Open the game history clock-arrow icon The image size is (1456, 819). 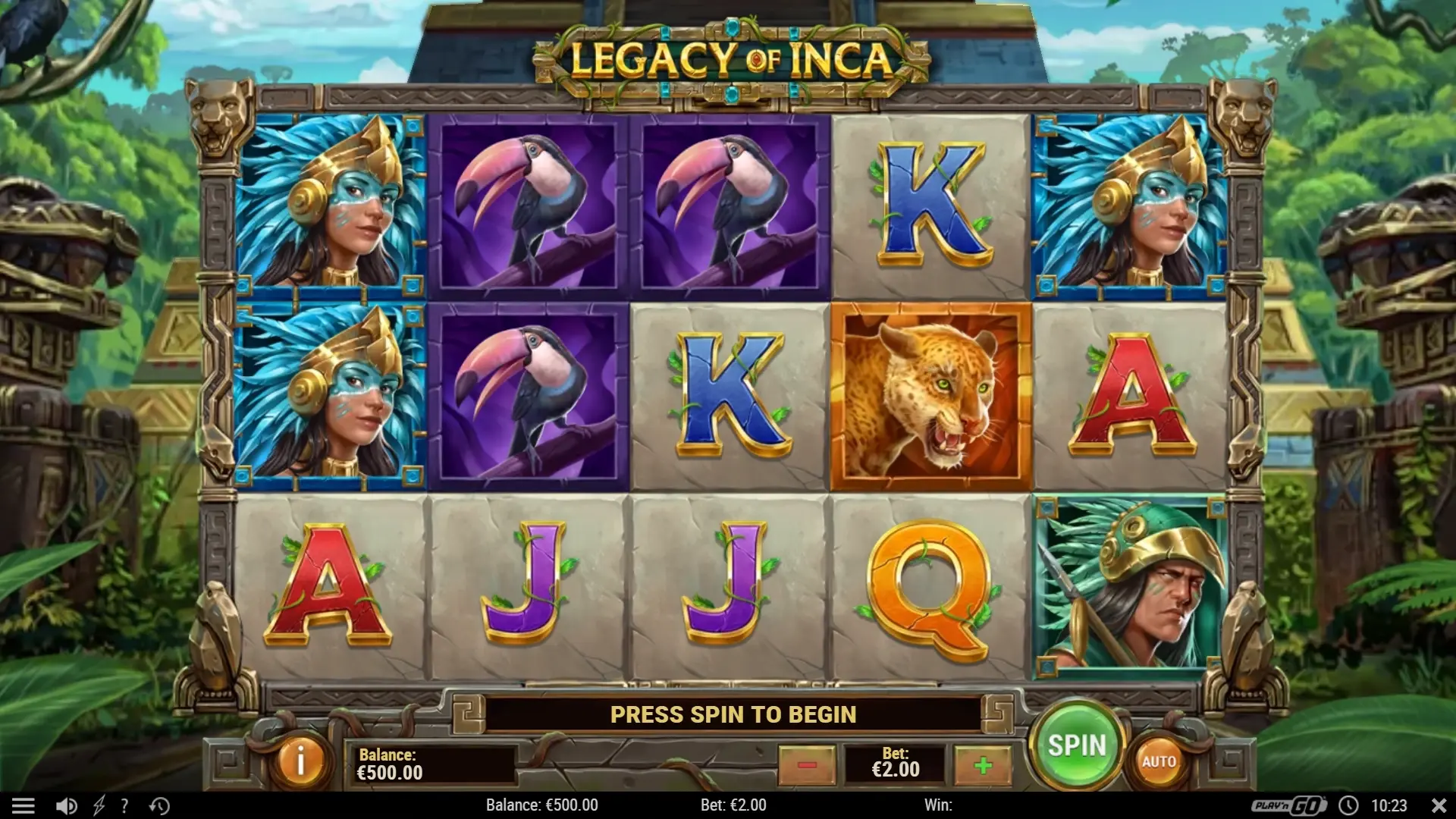[159, 805]
